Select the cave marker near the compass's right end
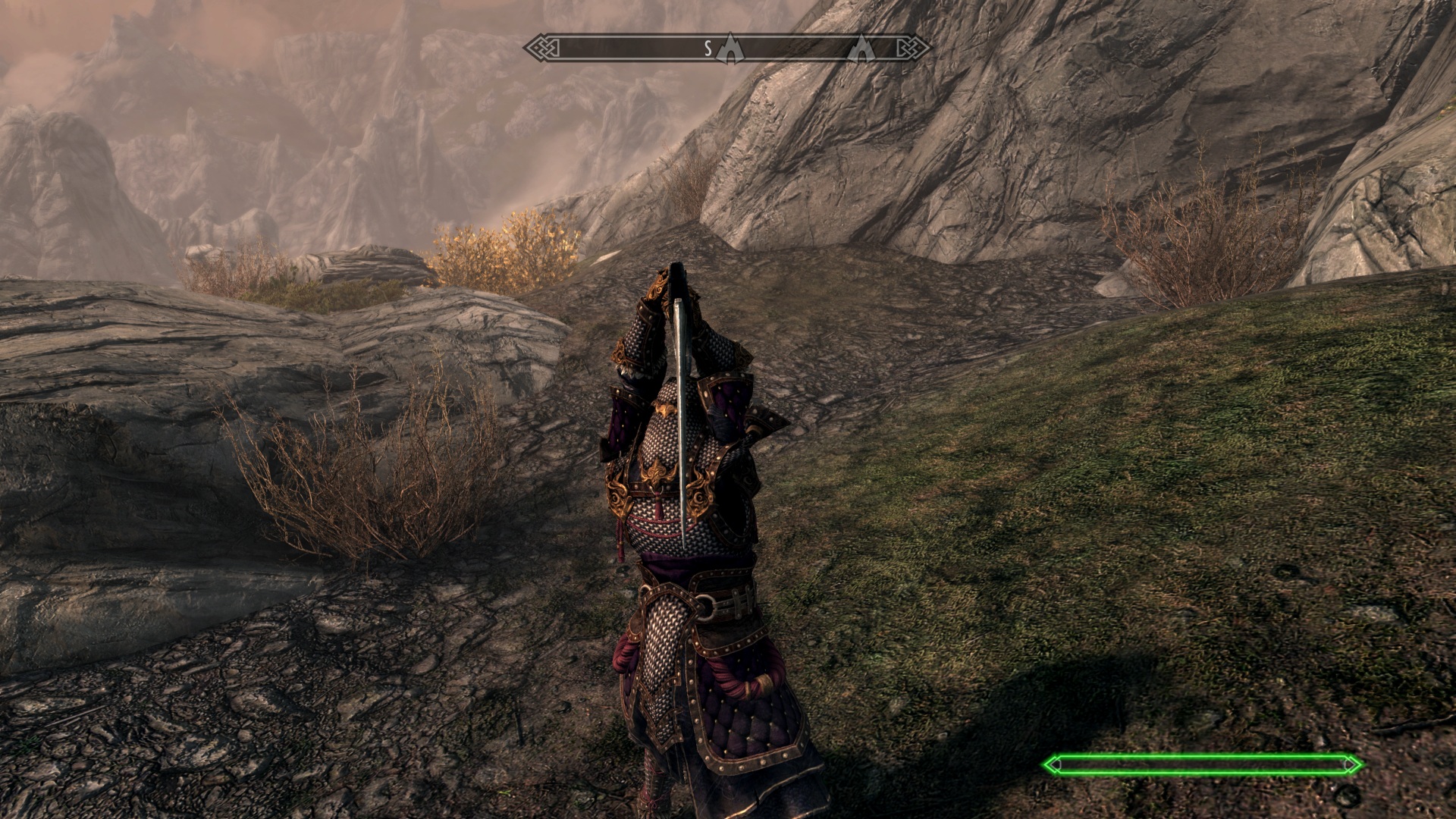The width and height of the screenshot is (1456, 819). click(861, 49)
